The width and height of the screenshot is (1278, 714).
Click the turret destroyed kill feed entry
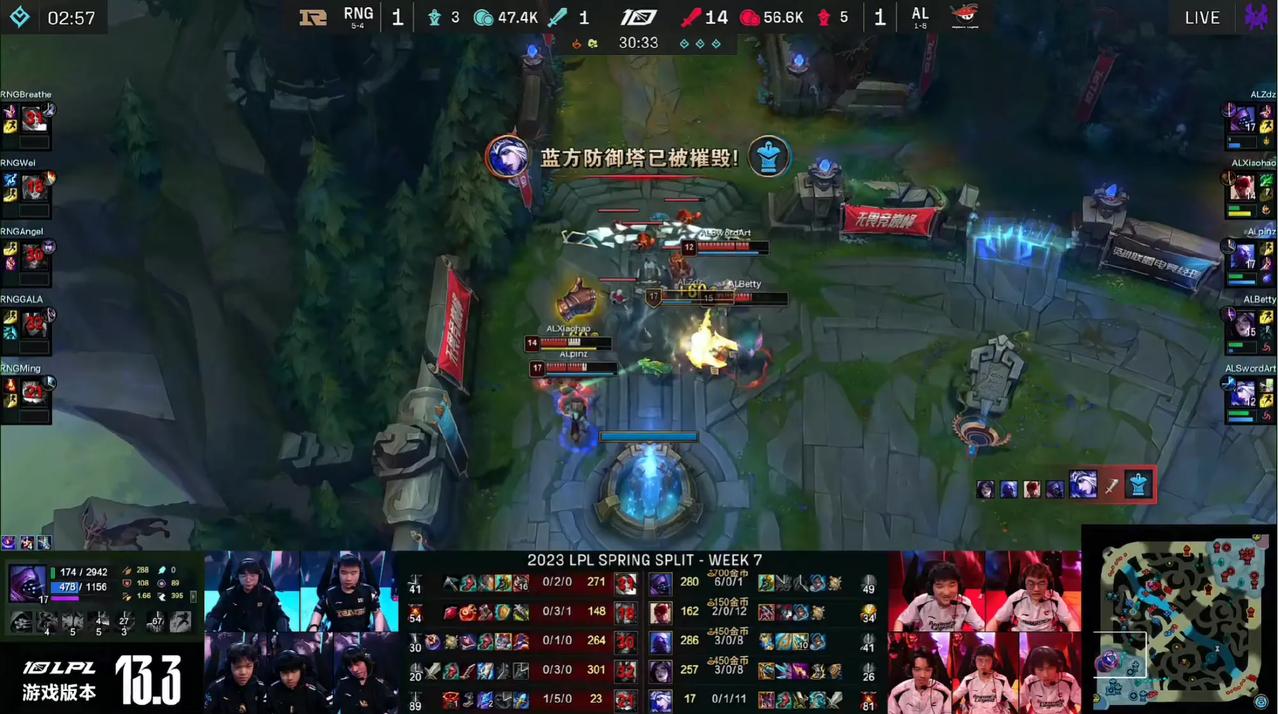1066,485
